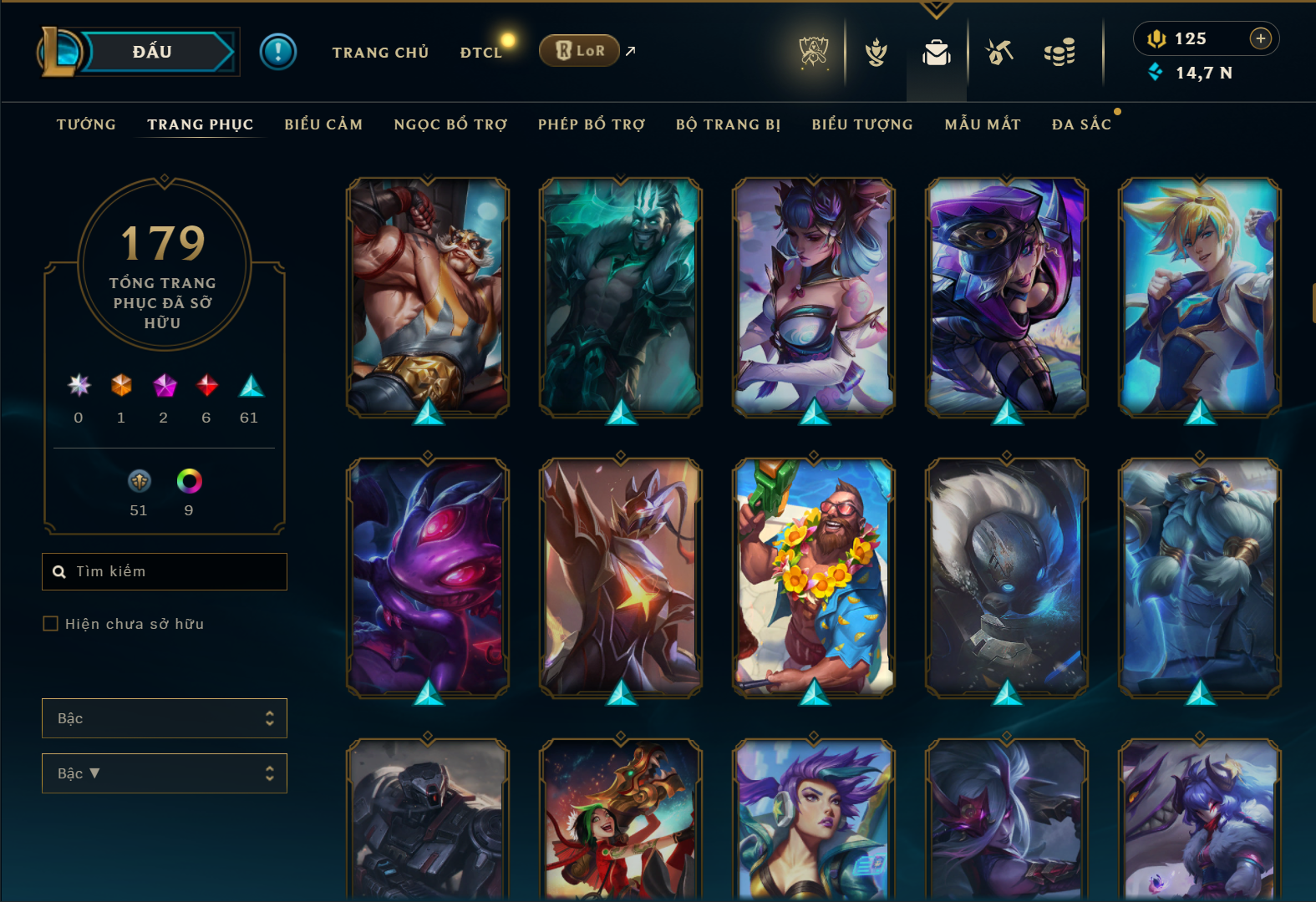Toggle the Hiện chưa sở hữu checkbox
The height and width of the screenshot is (902, 1316).
51,624
